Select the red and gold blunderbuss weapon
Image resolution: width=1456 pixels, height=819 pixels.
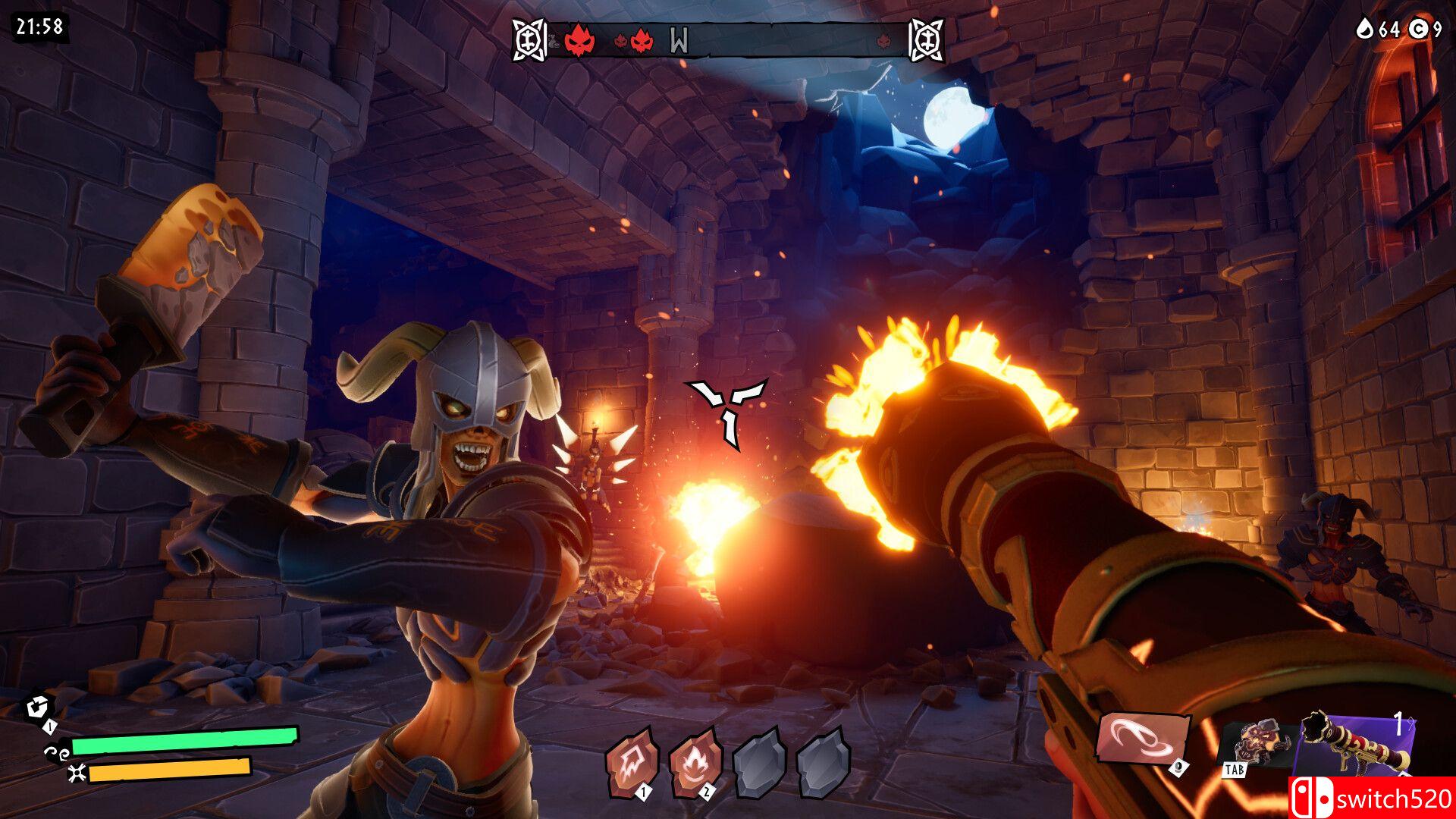coord(1355,745)
